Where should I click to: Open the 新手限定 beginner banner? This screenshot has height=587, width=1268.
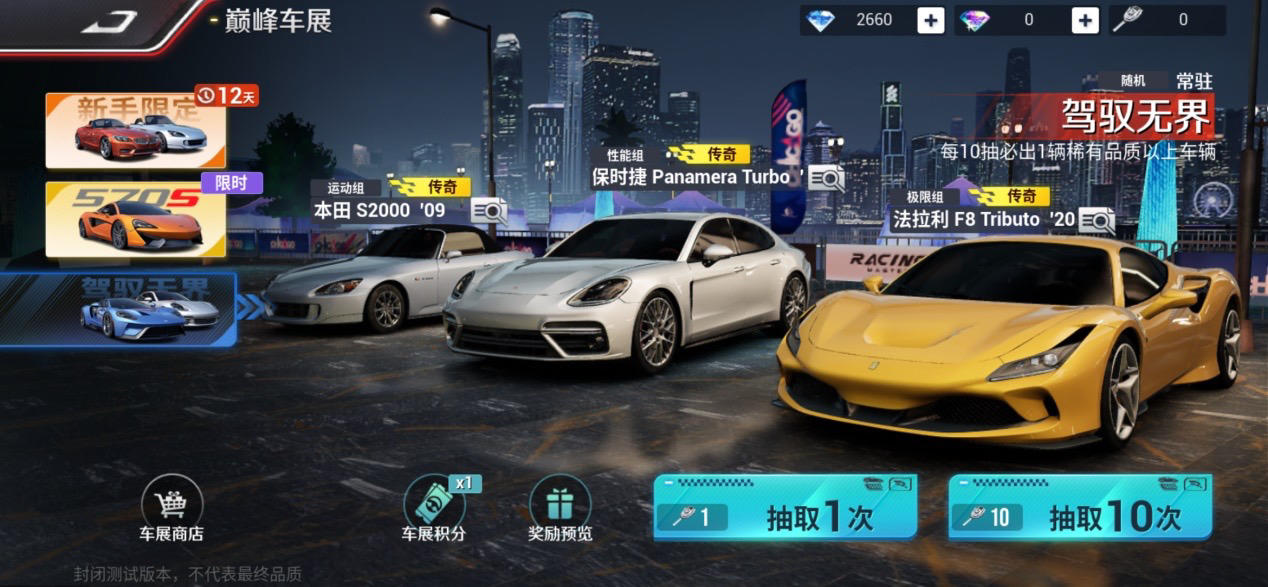pyautogui.click(x=135, y=130)
